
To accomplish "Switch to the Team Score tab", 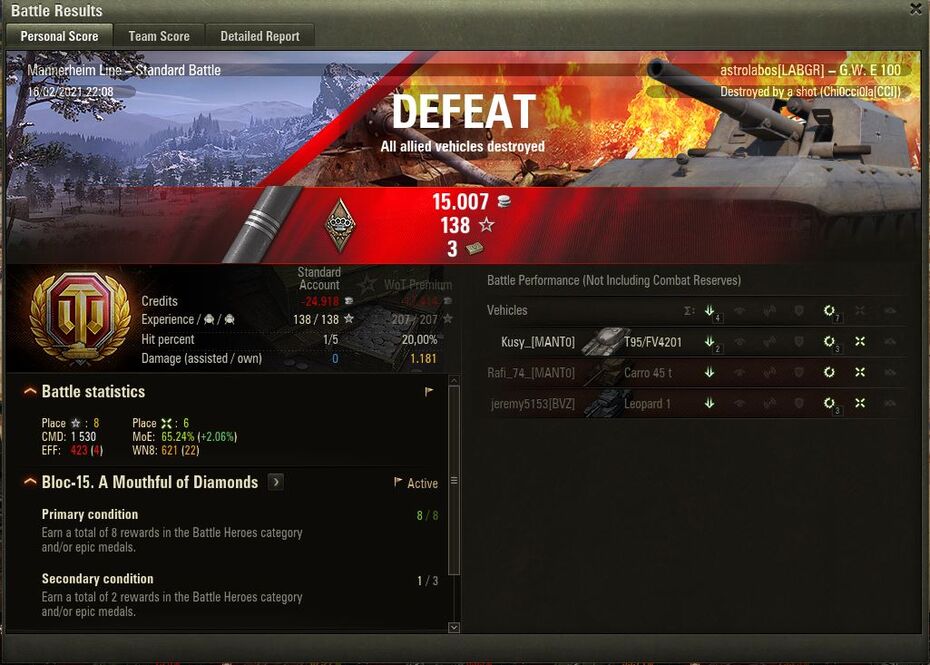I will tap(159, 36).
